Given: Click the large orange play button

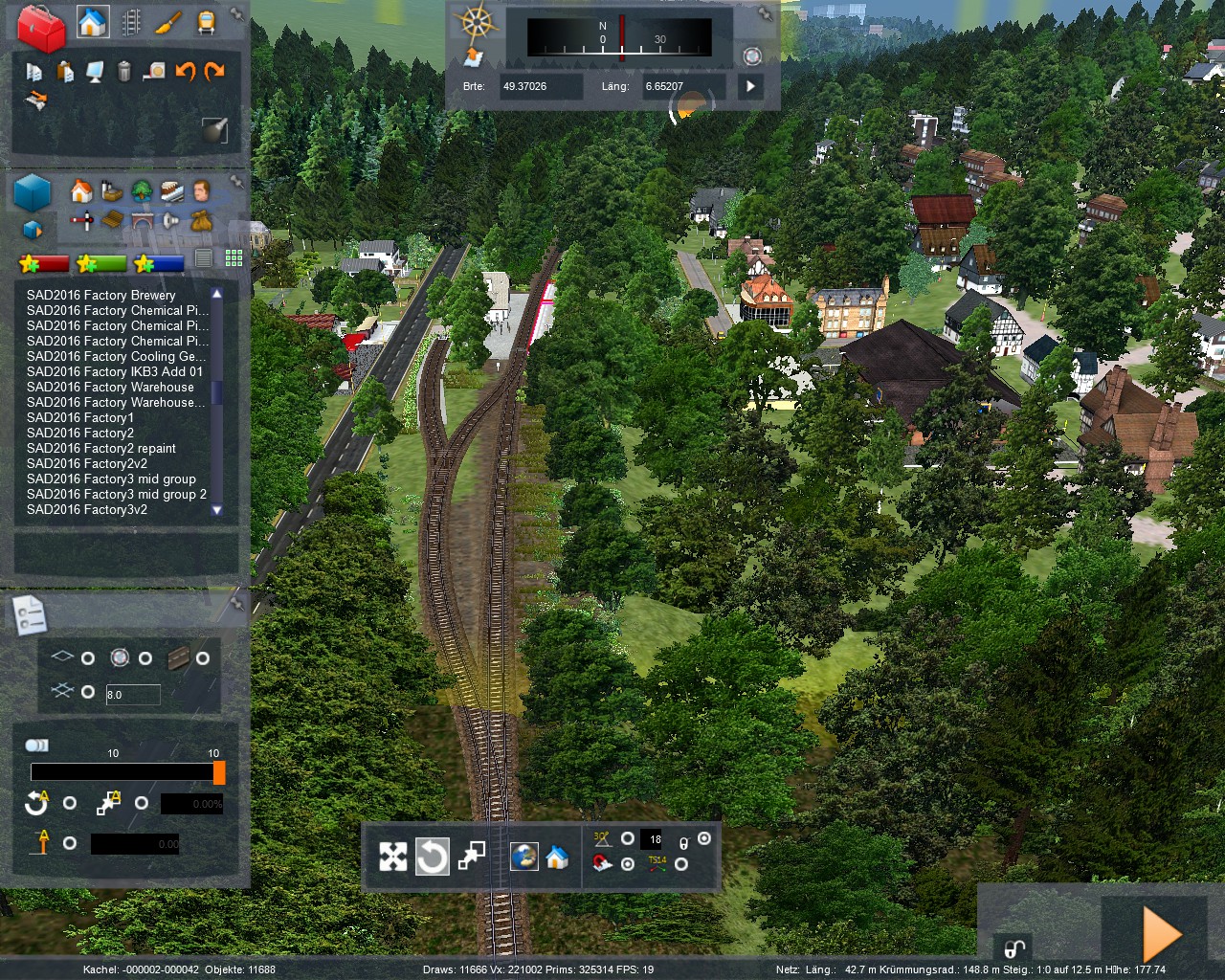Looking at the screenshot, I should [x=1161, y=934].
